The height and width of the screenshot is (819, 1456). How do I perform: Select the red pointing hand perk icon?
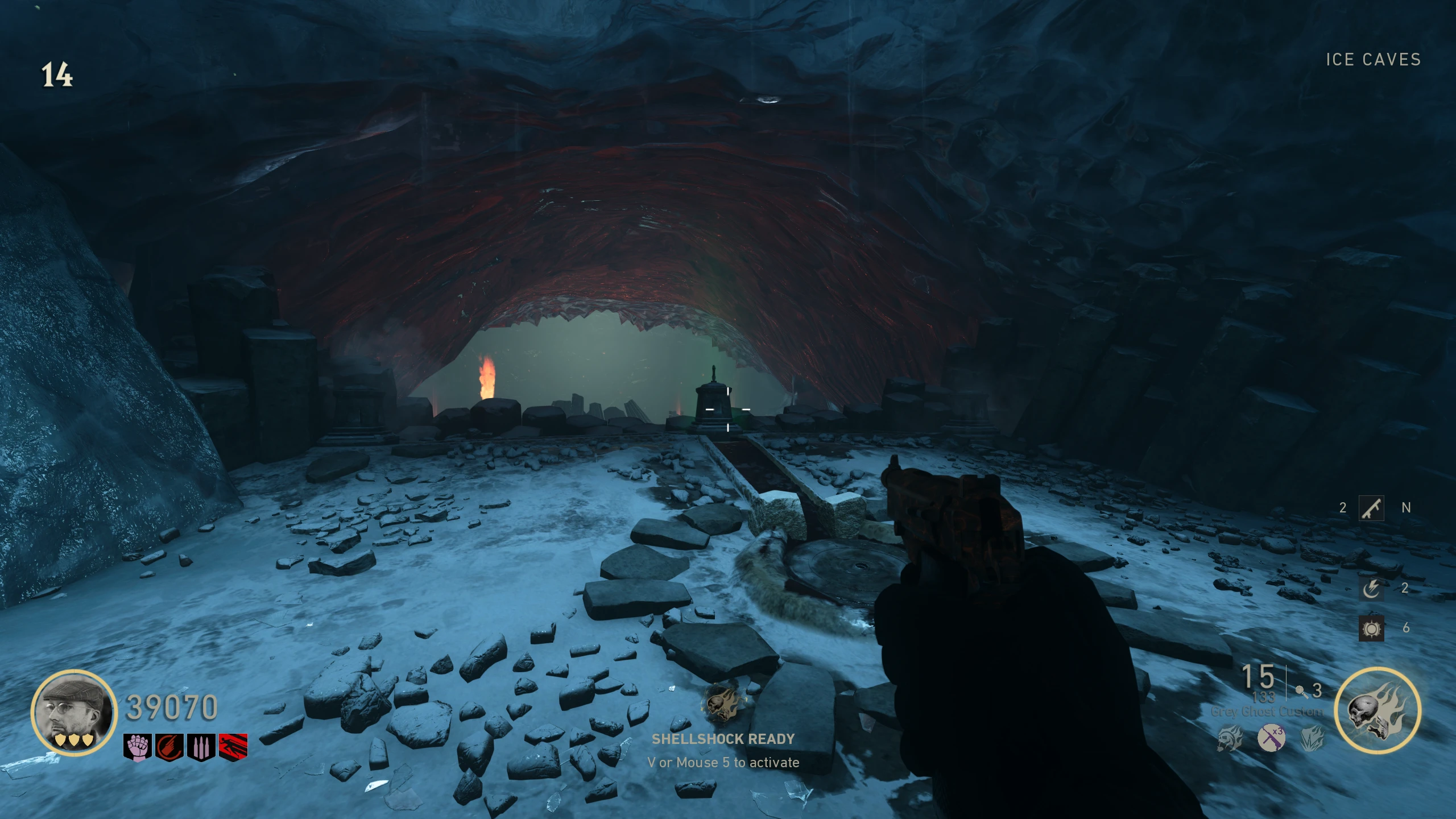169,747
